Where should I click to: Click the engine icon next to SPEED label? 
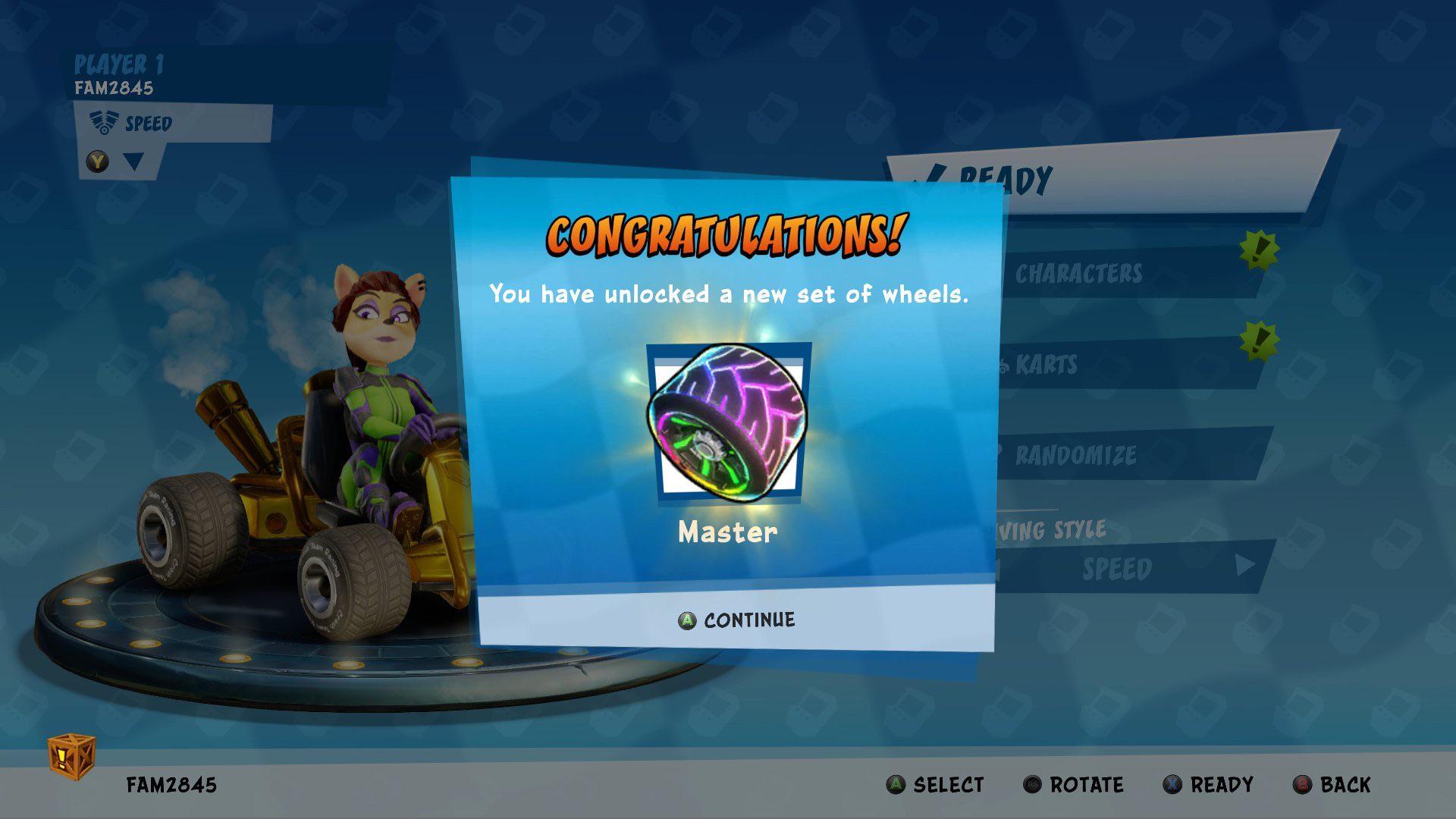[104, 122]
